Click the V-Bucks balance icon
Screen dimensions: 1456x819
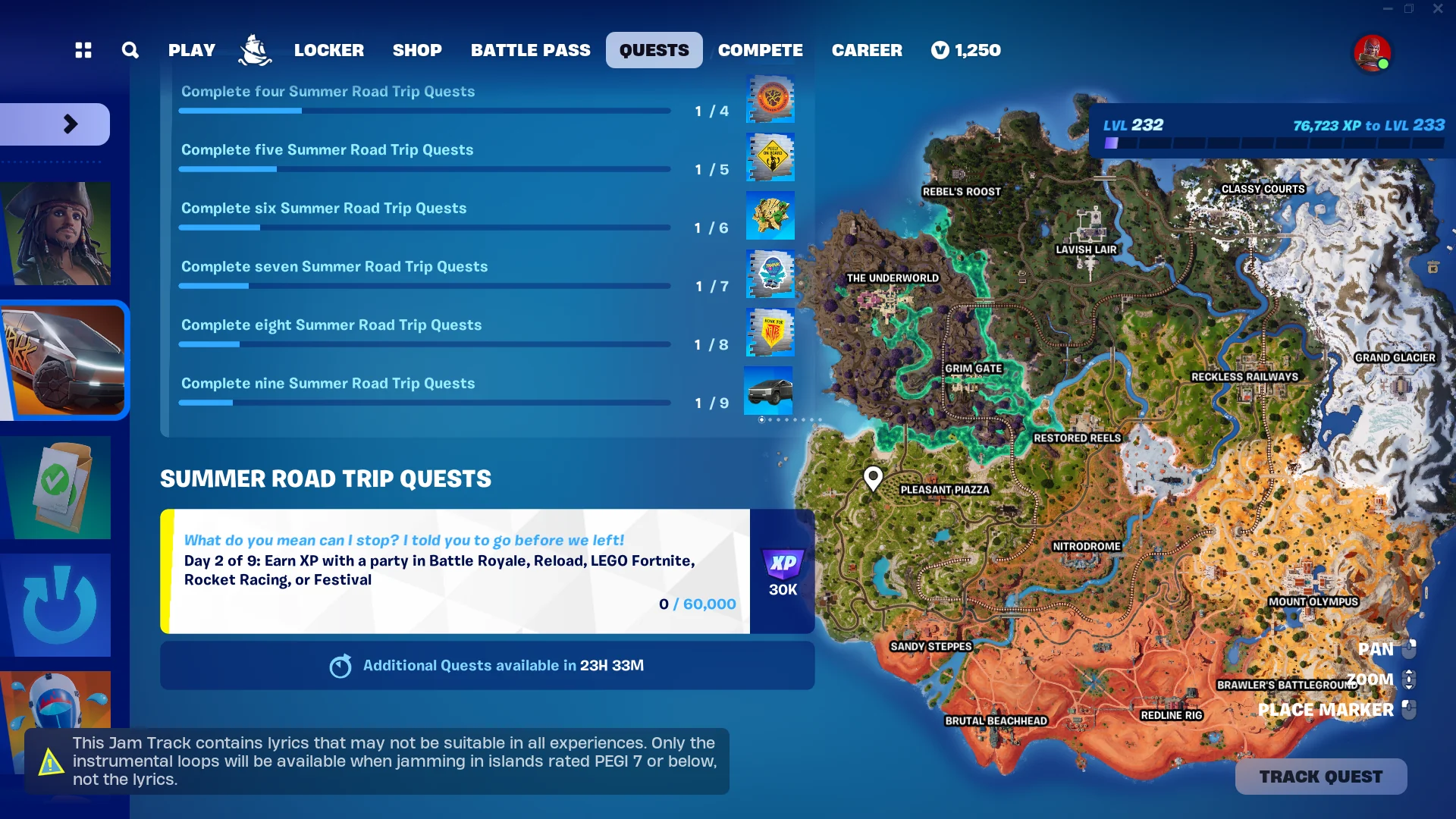point(939,50)
